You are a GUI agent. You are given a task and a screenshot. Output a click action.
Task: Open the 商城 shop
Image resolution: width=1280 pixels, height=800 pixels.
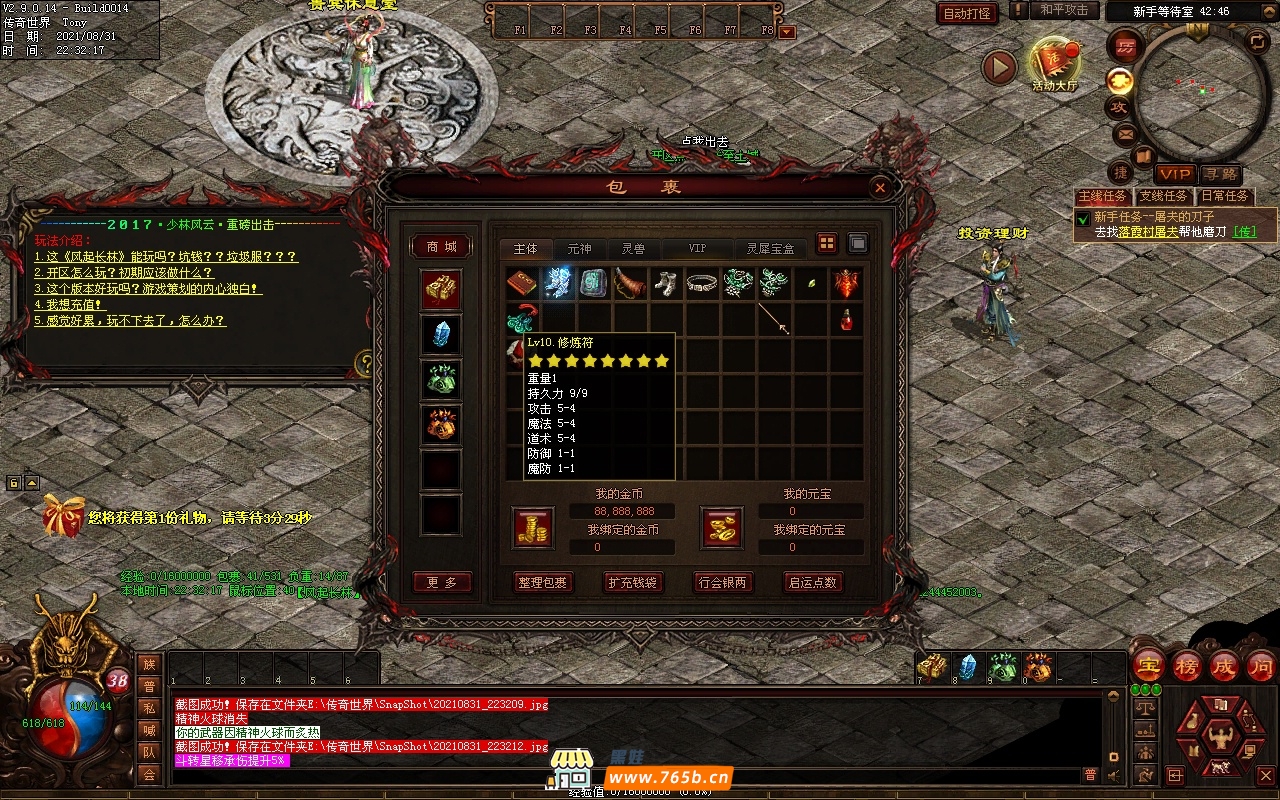441,246
